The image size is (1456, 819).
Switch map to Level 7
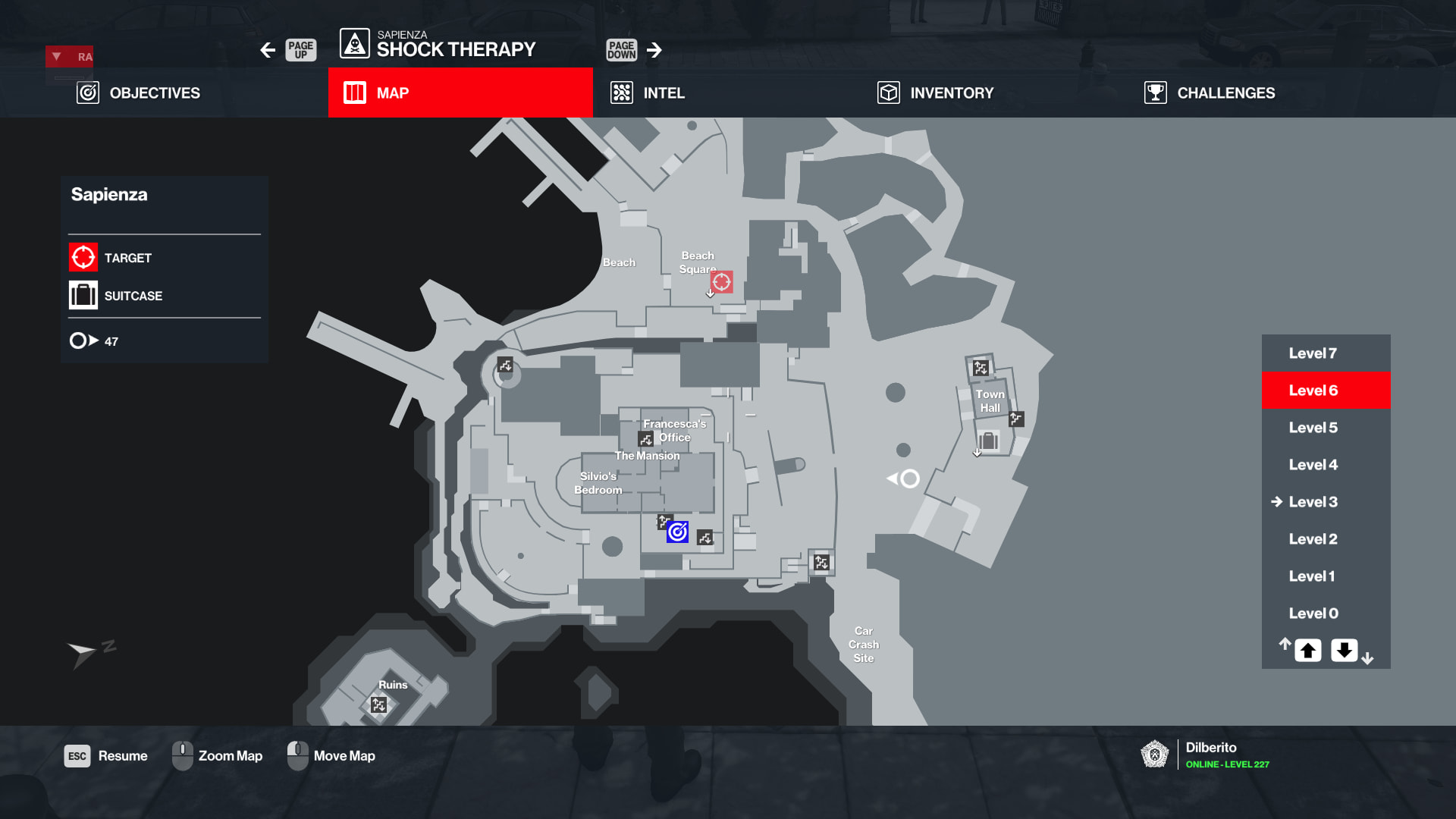(1313, 353)
